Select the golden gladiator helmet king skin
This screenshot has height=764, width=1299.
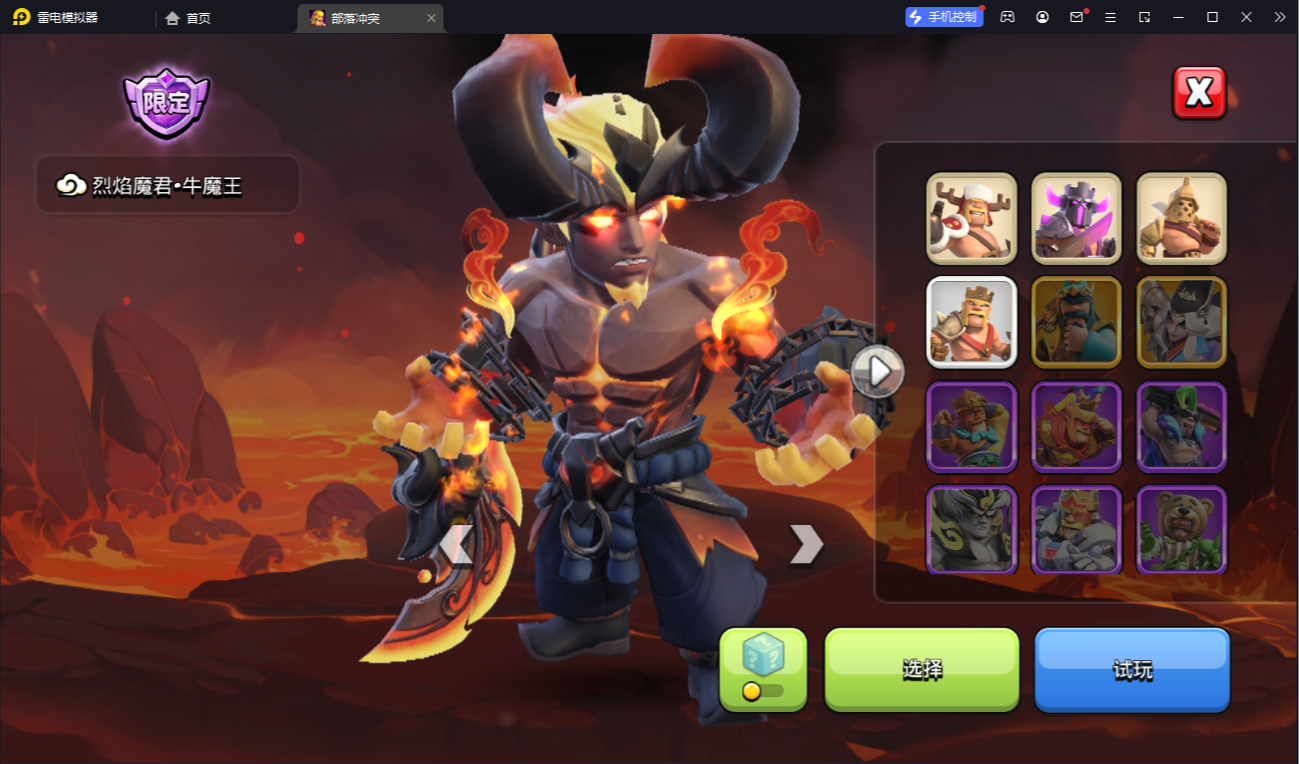tap(1181, 218)
